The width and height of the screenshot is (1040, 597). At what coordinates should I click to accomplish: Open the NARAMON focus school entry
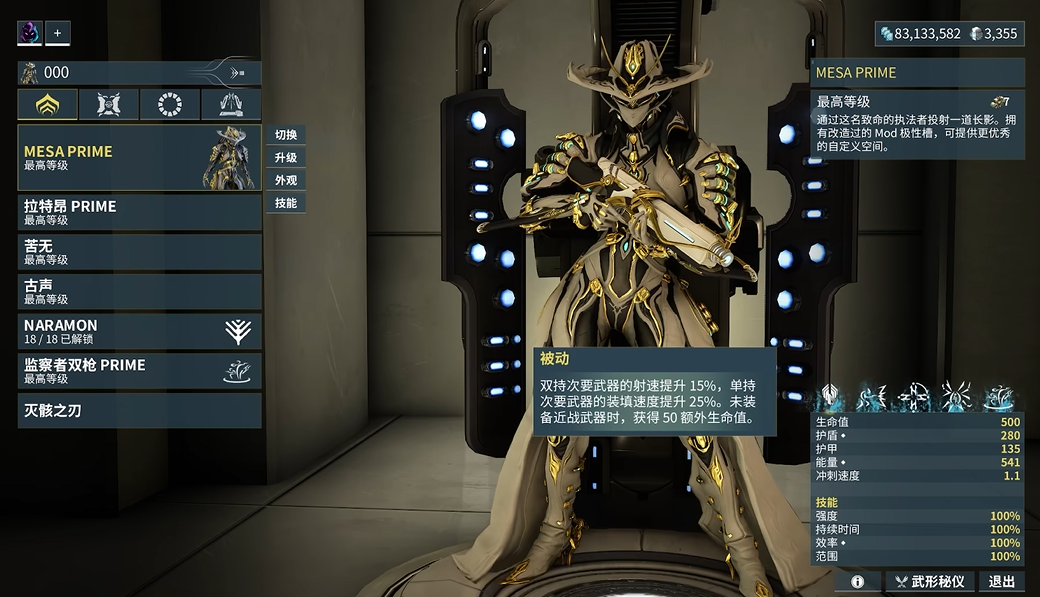tap(139, 331)
